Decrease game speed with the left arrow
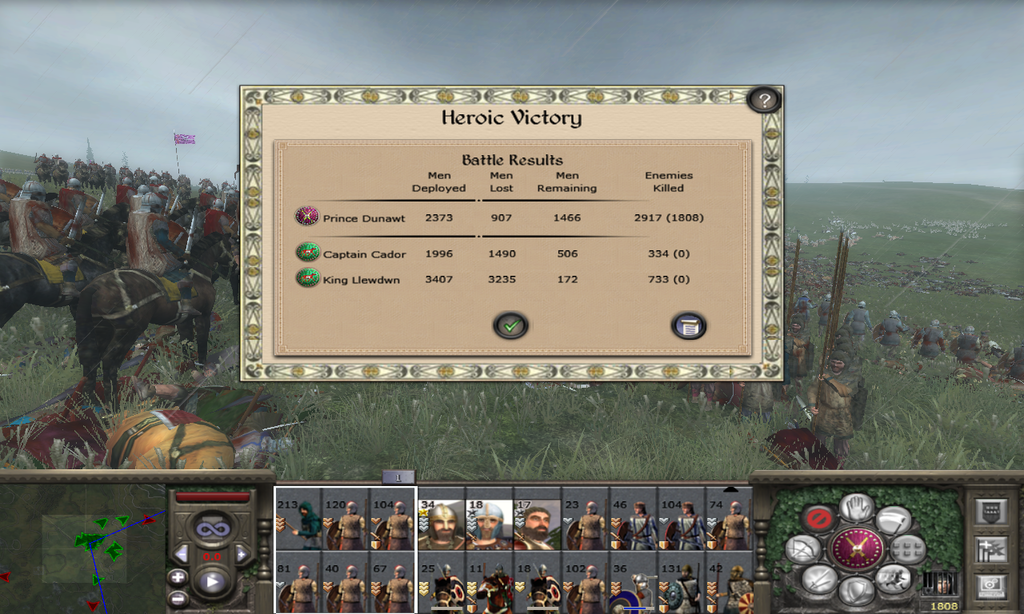Image resolution: width=1024 pixels, height=614 pixels. click(181, 553)
